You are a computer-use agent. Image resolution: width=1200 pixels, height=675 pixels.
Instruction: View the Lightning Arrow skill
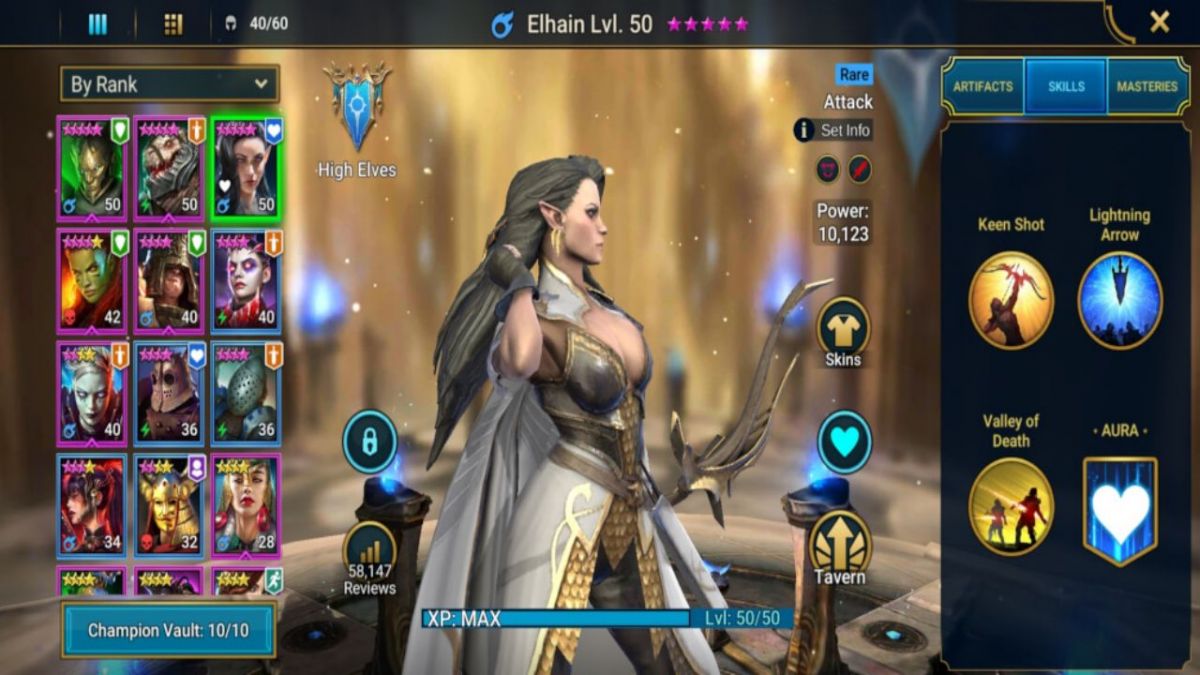(x=1120, y=300)
